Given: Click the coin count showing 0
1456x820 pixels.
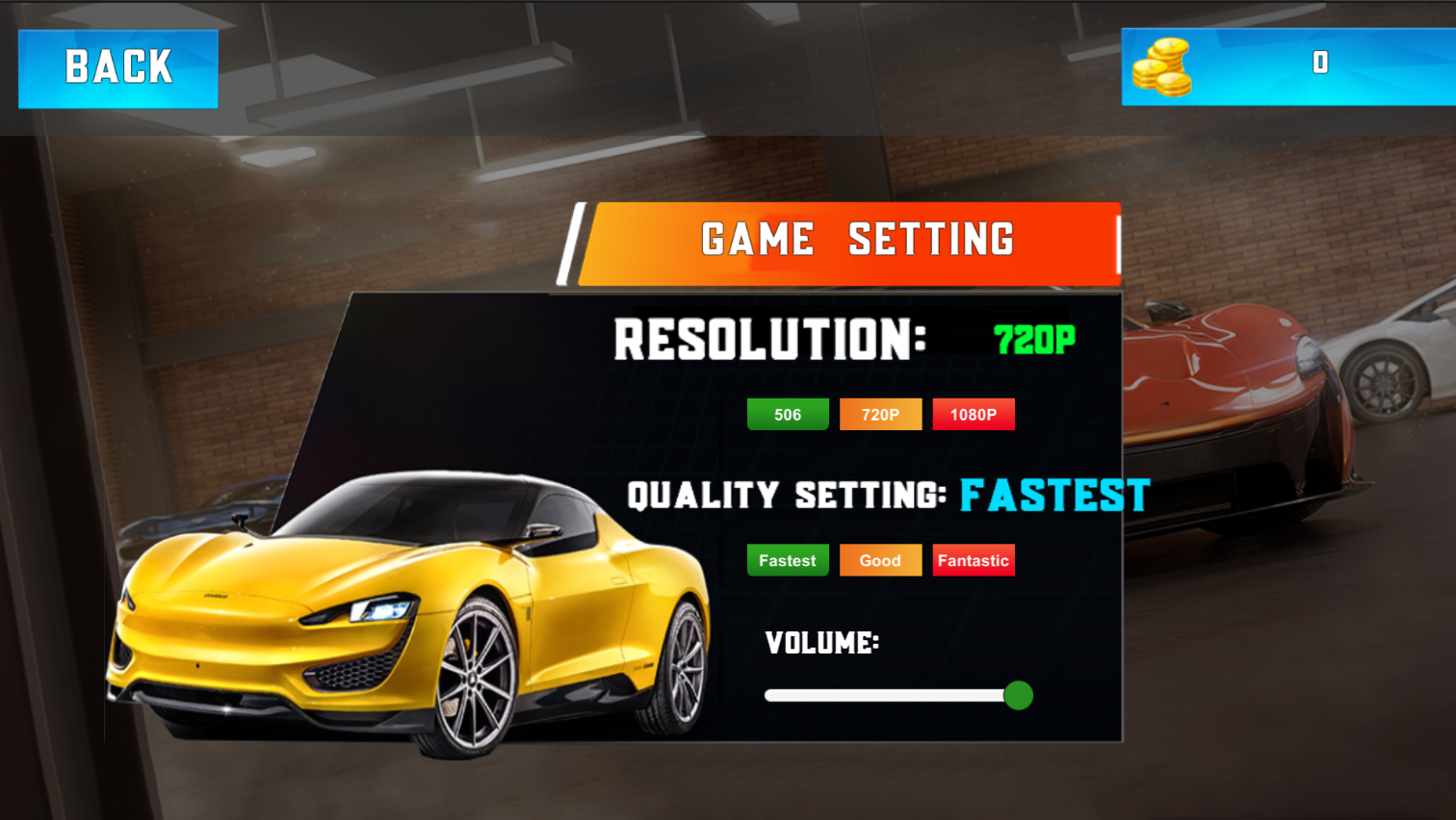Looking at the screenshot, I should click(x=1320, y=63).
